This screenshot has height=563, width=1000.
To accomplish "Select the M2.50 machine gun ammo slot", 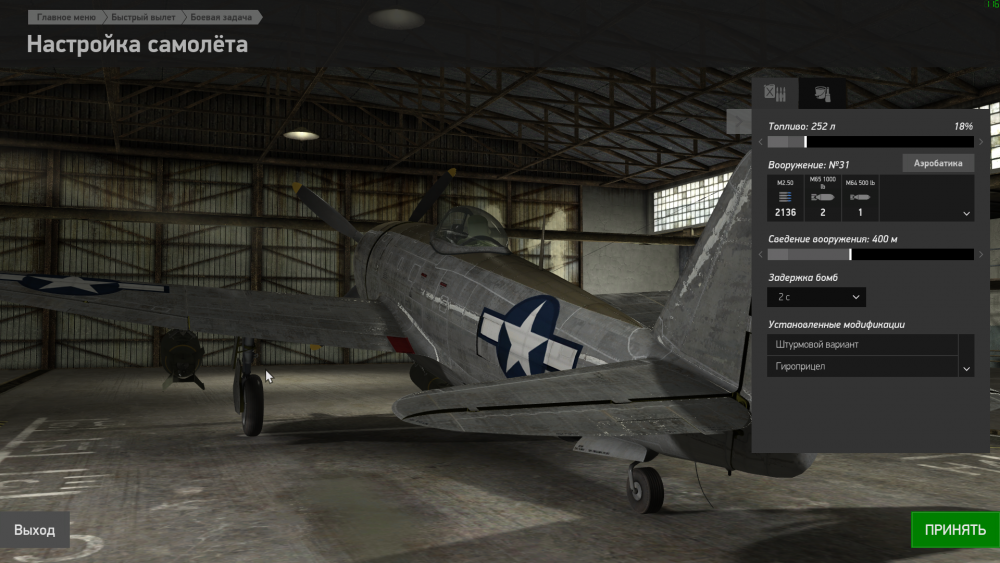I will point(785,197).
